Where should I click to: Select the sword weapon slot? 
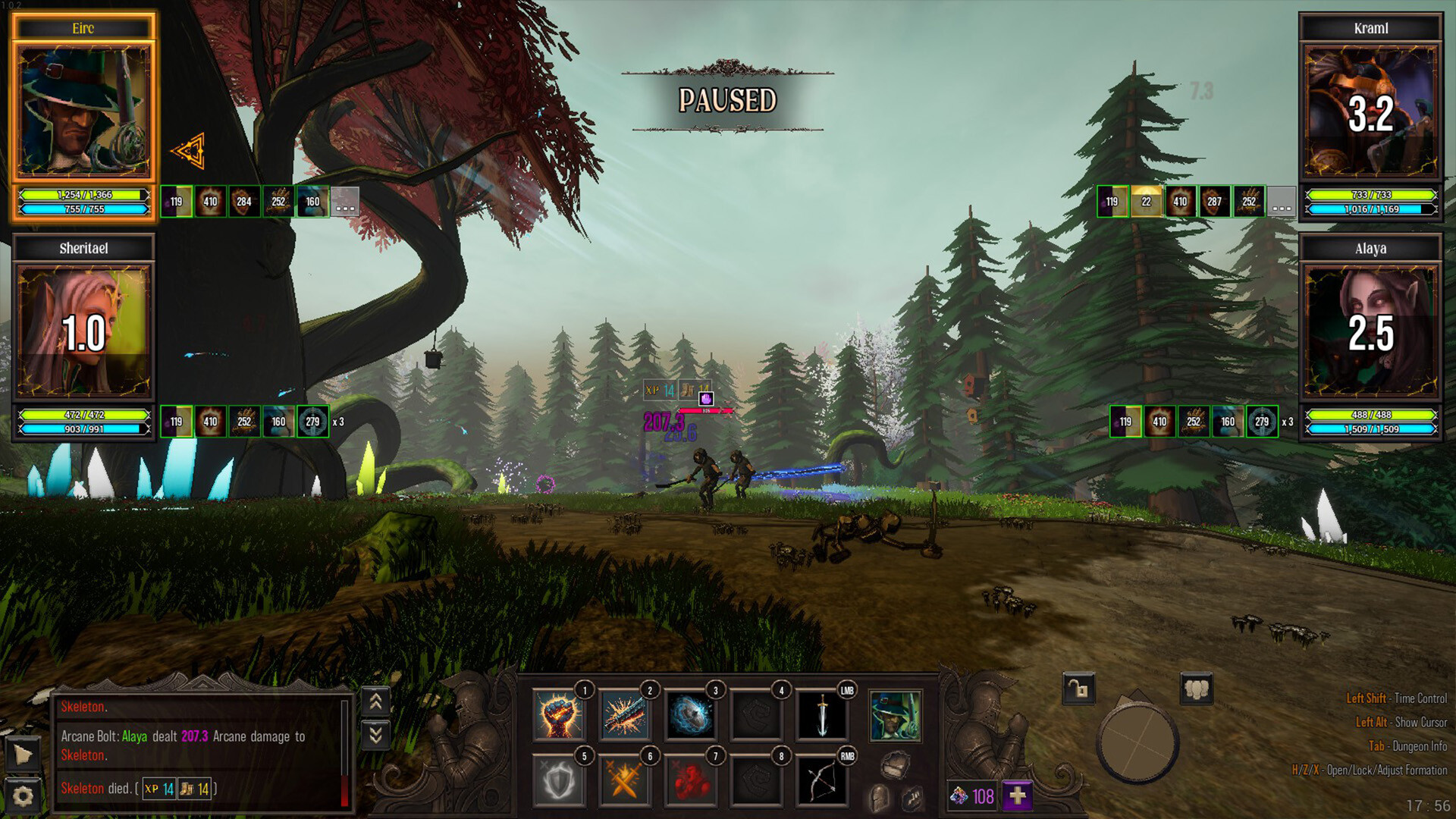pyautogui.click(x=822, y=716)
